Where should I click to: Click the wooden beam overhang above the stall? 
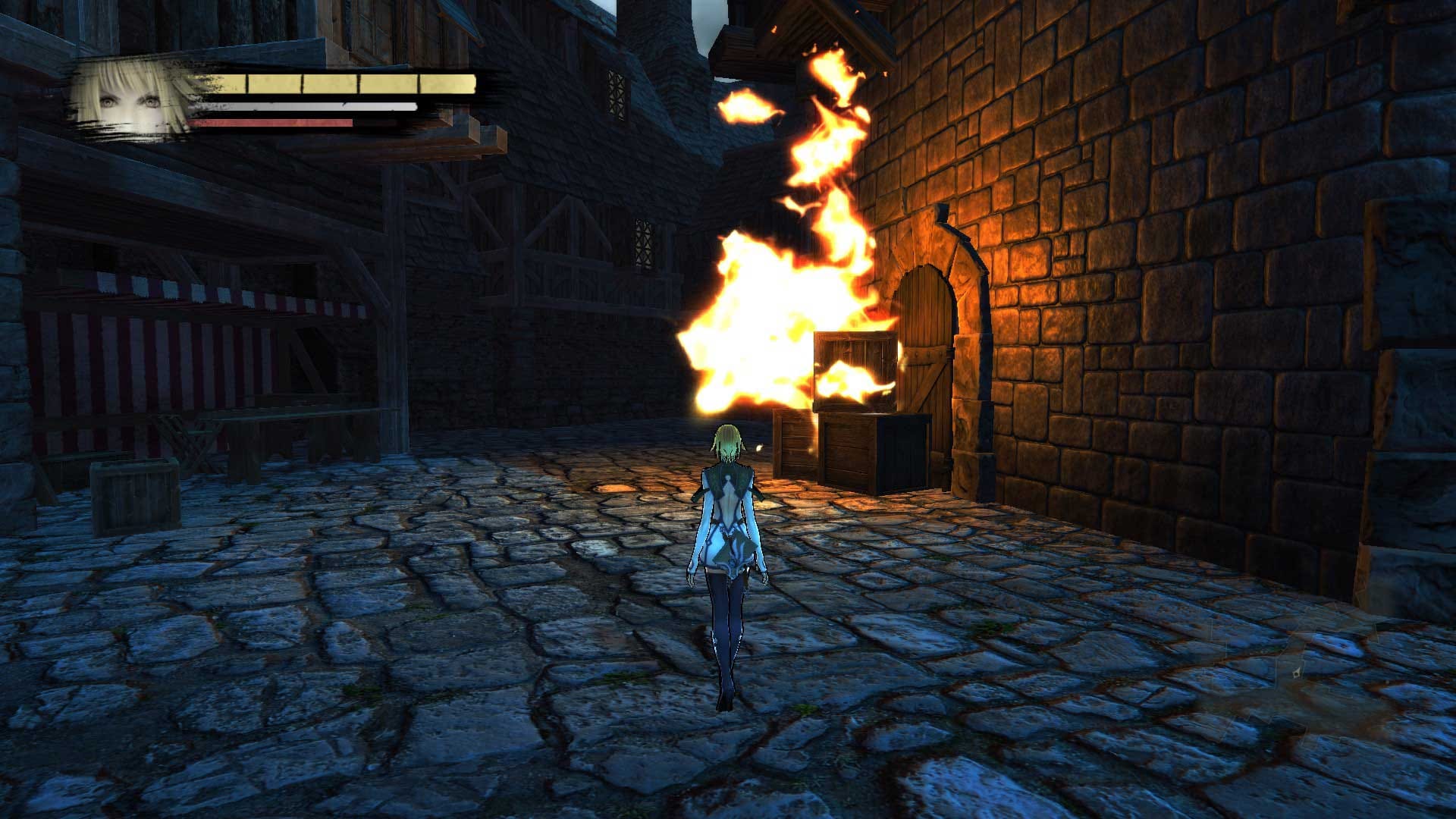pos(425,152)
